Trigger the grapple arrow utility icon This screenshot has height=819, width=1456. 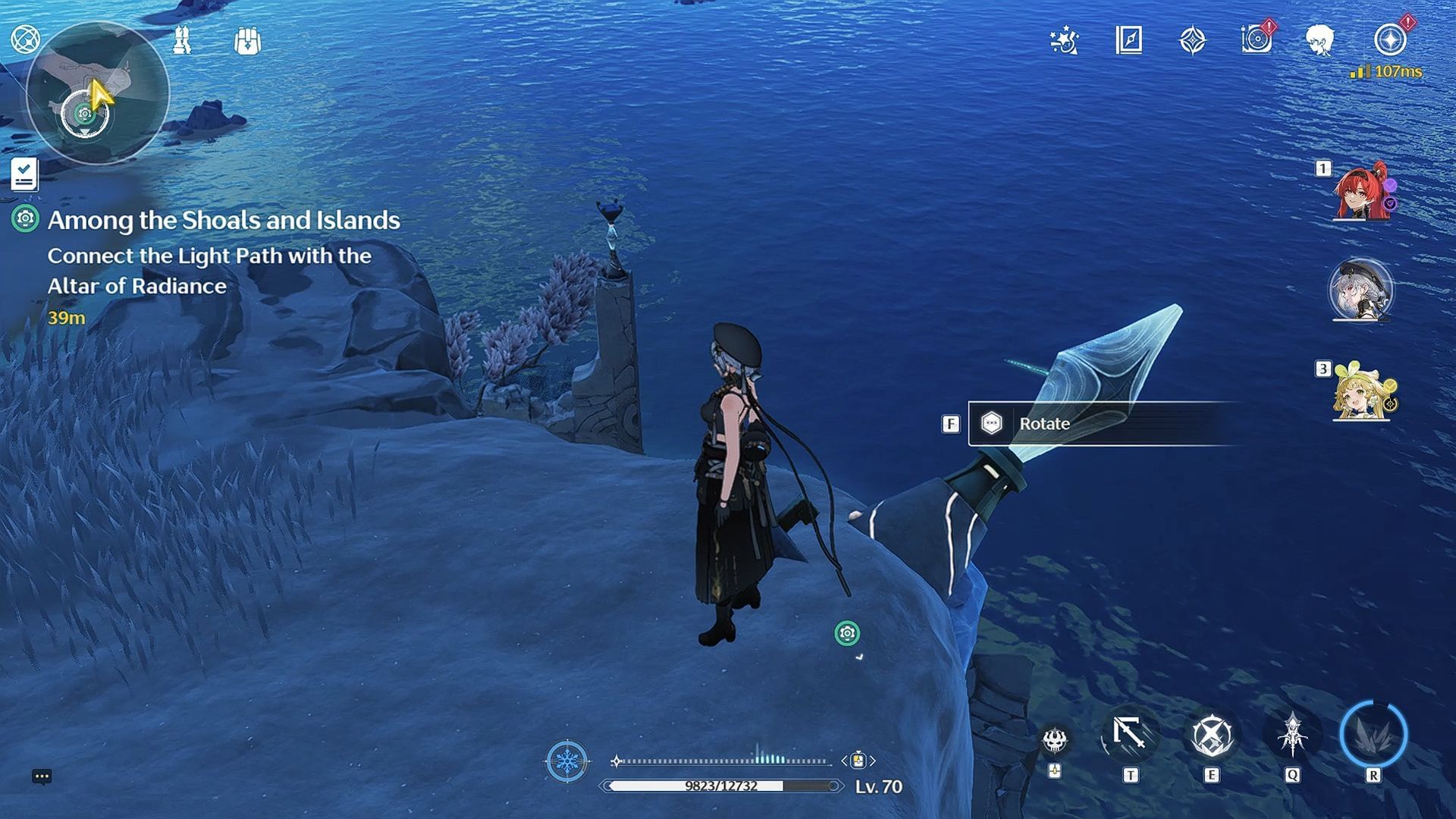click(1130, 735)
